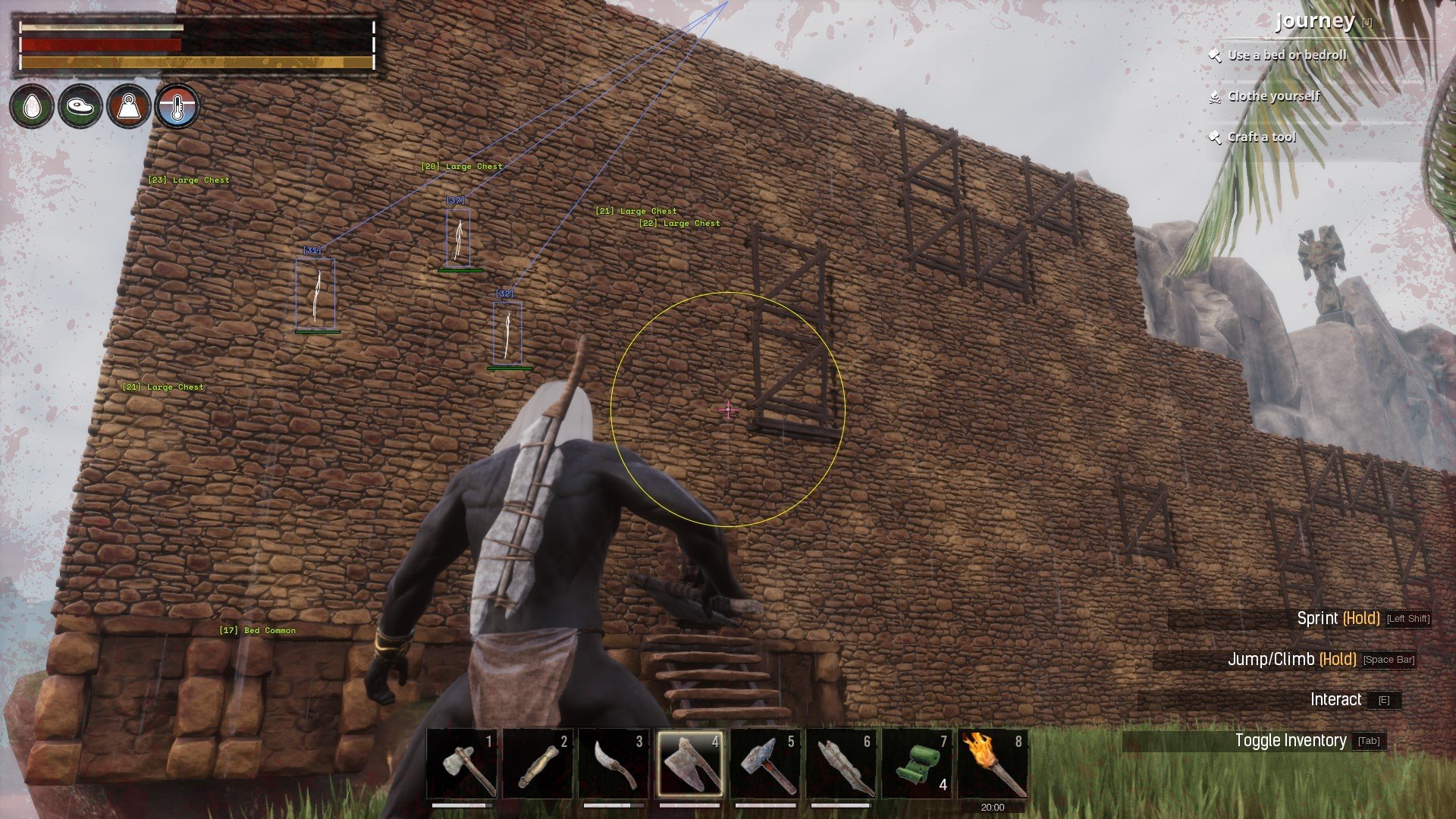The width and height of the screenshot is (1456, 819).
Task: Select the "Use a bed or bedroll" objective
Action: [x=1287, y=55]
